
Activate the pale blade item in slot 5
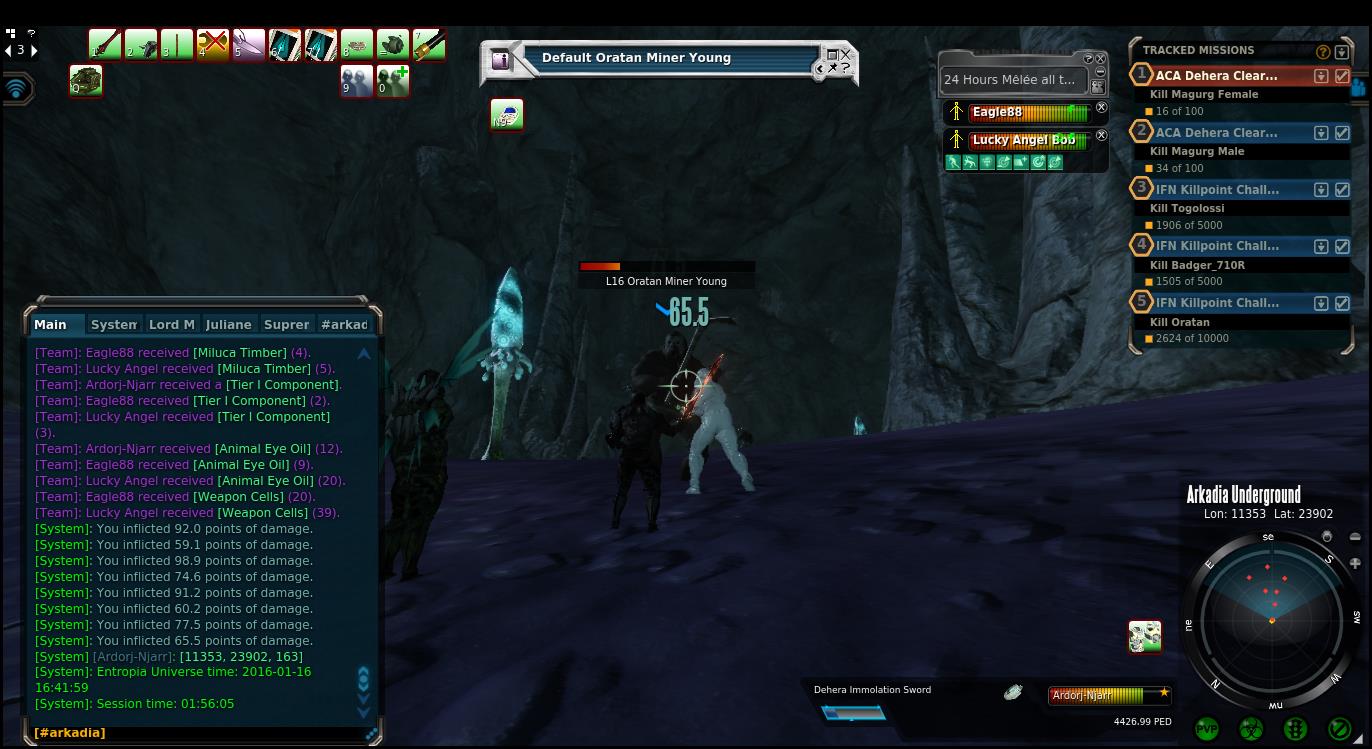[x=248, y=44]
